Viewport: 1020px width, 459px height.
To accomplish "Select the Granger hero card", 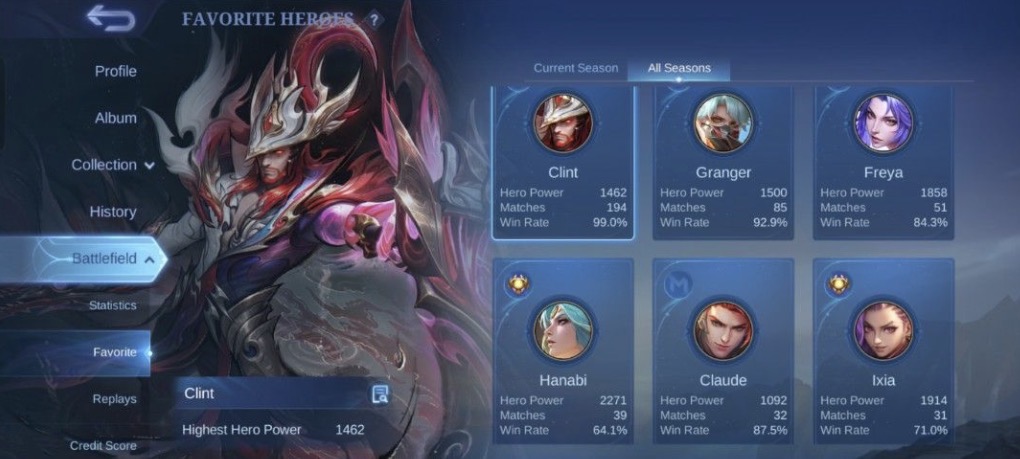I will (x=723, y=162).
